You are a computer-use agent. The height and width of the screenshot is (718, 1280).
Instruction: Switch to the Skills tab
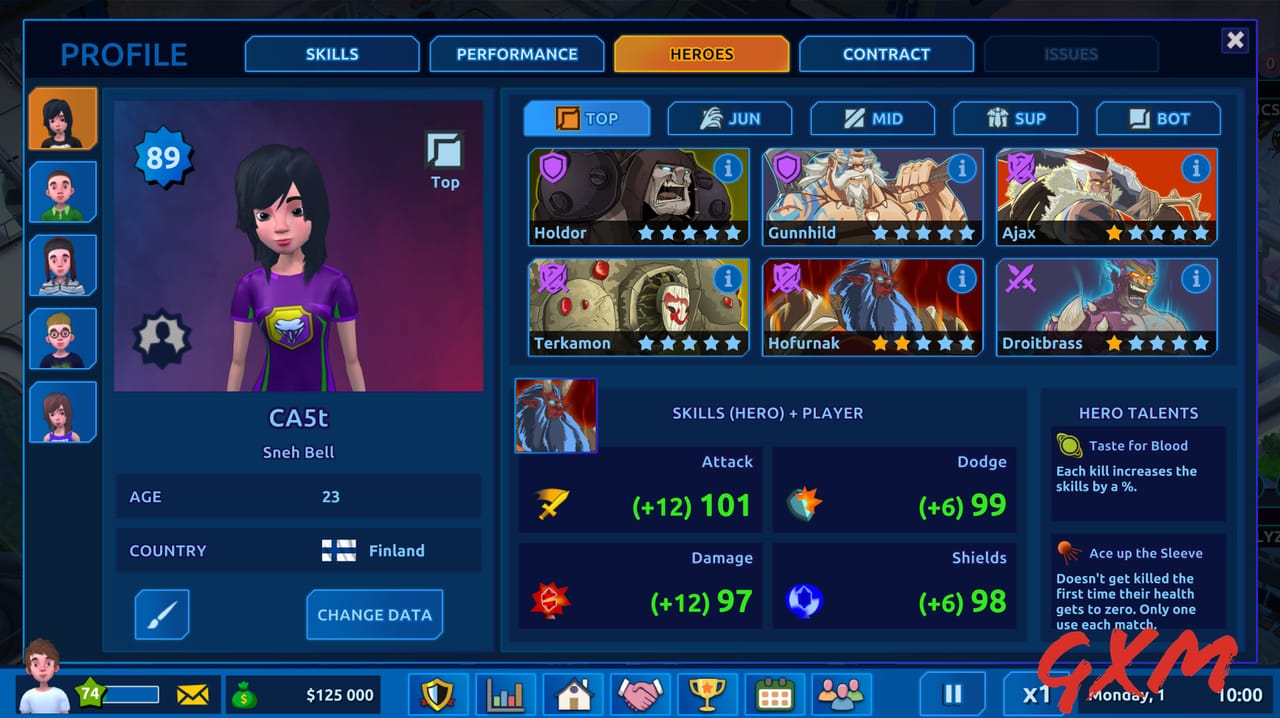(331, 54)
